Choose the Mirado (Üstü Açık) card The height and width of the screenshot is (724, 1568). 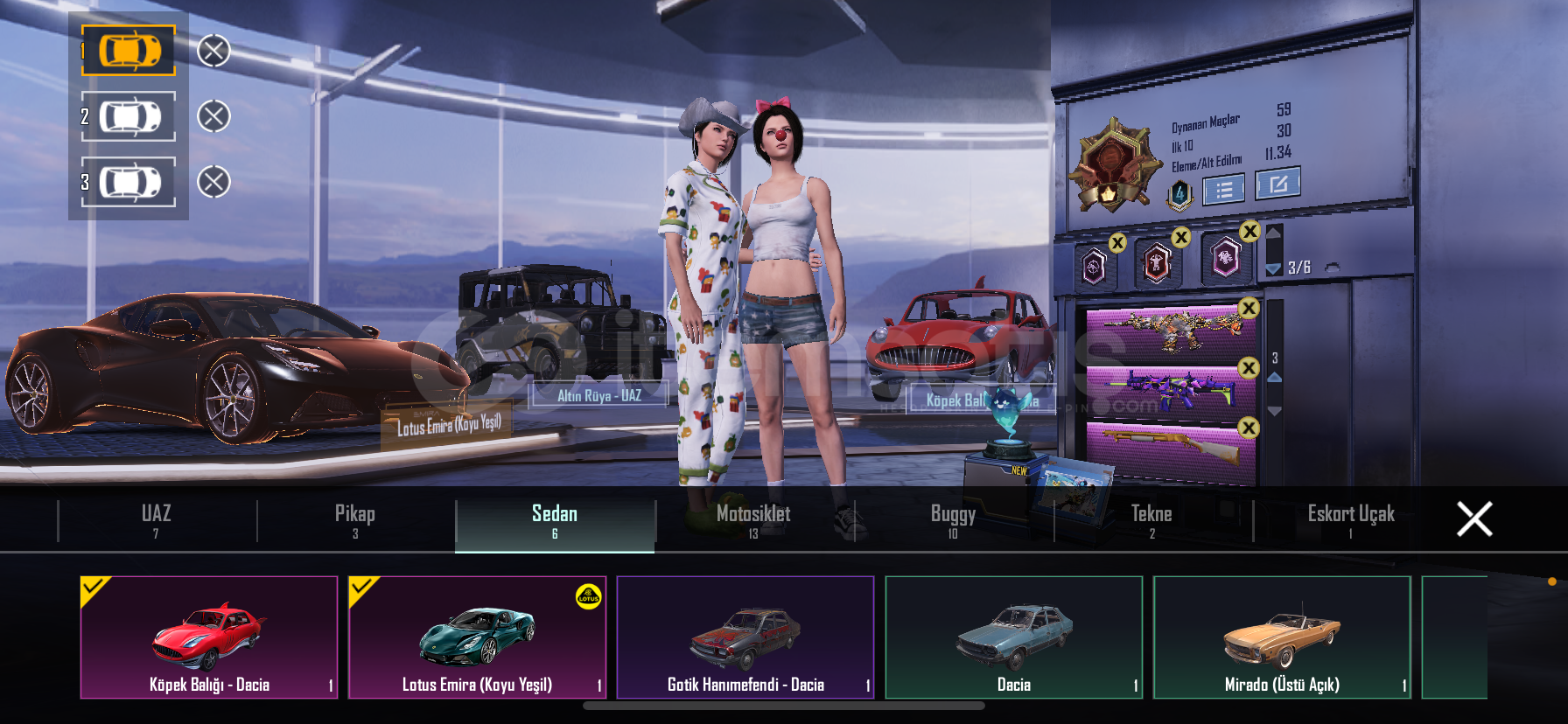click(1282, 637)
